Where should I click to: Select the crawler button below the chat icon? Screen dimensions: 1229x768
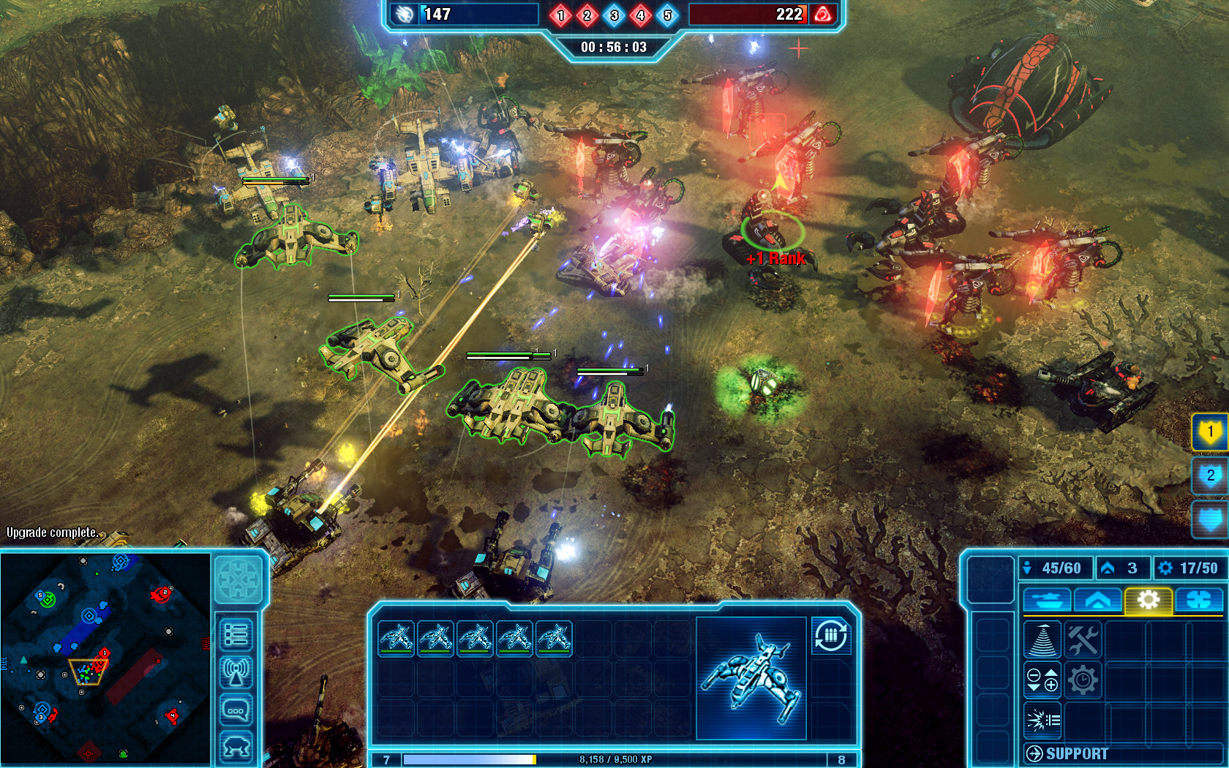237,746
